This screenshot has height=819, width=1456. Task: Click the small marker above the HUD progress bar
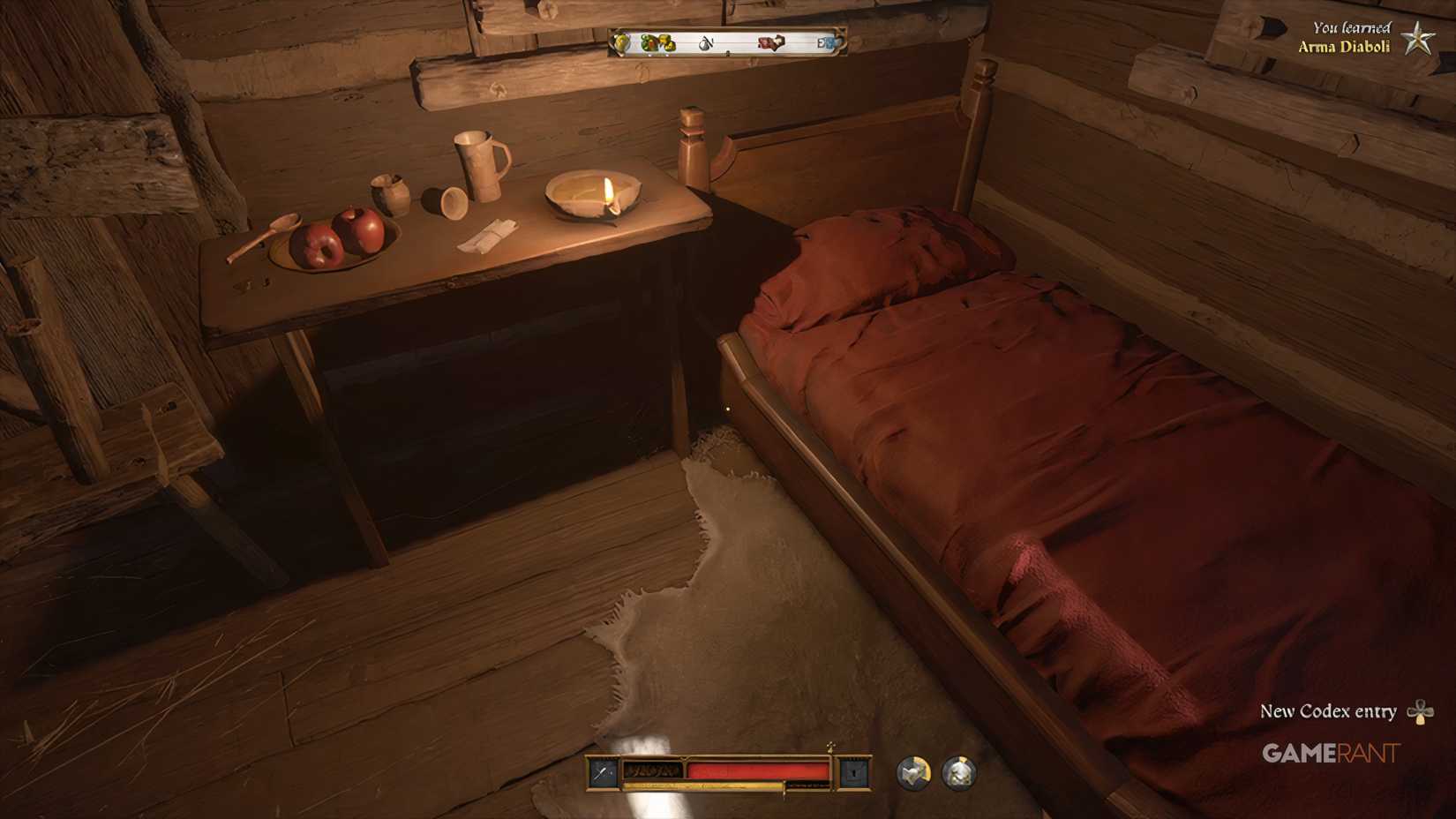click(x=830, y=748)
